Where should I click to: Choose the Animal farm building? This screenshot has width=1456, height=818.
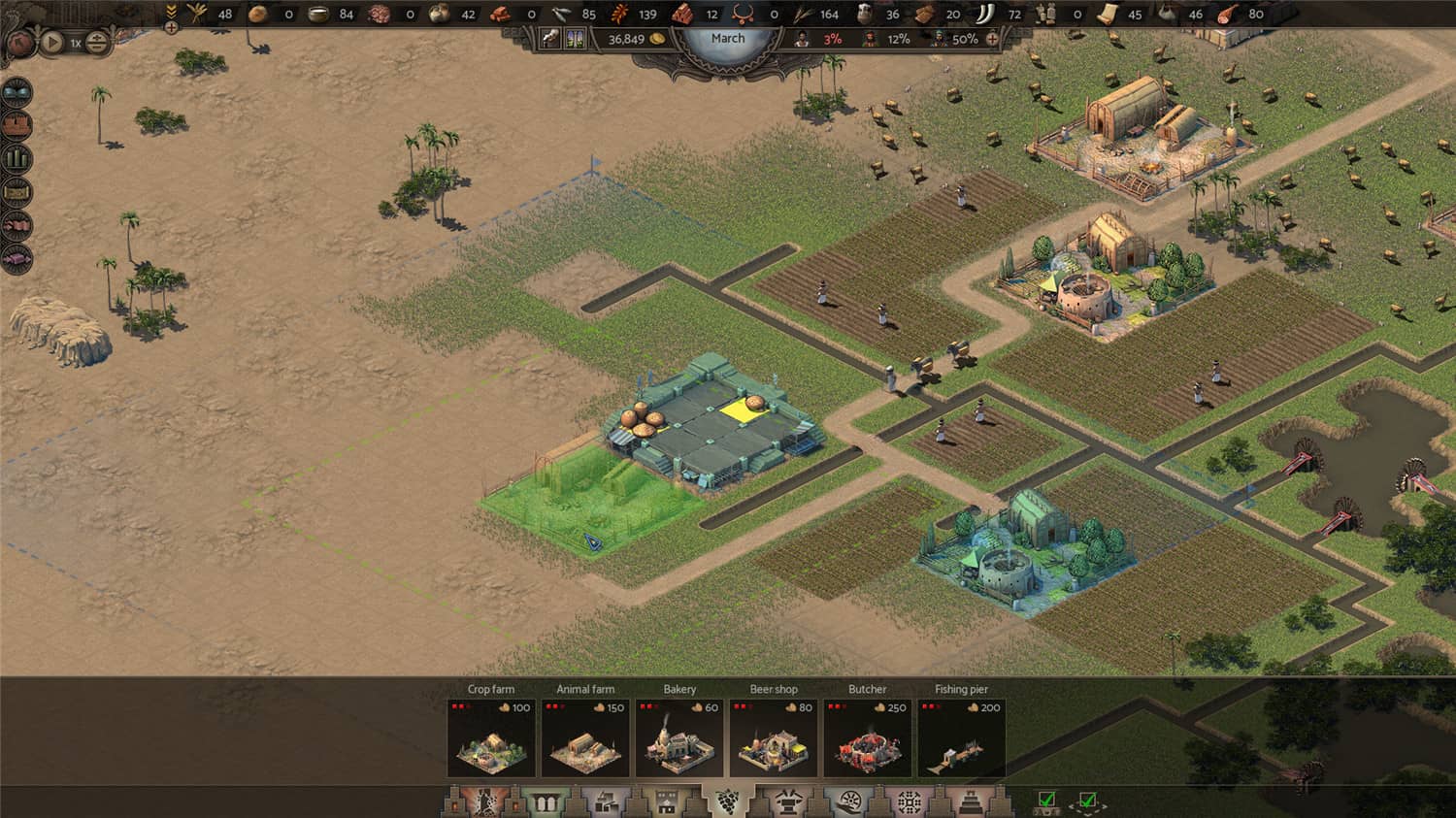(585, 738)
